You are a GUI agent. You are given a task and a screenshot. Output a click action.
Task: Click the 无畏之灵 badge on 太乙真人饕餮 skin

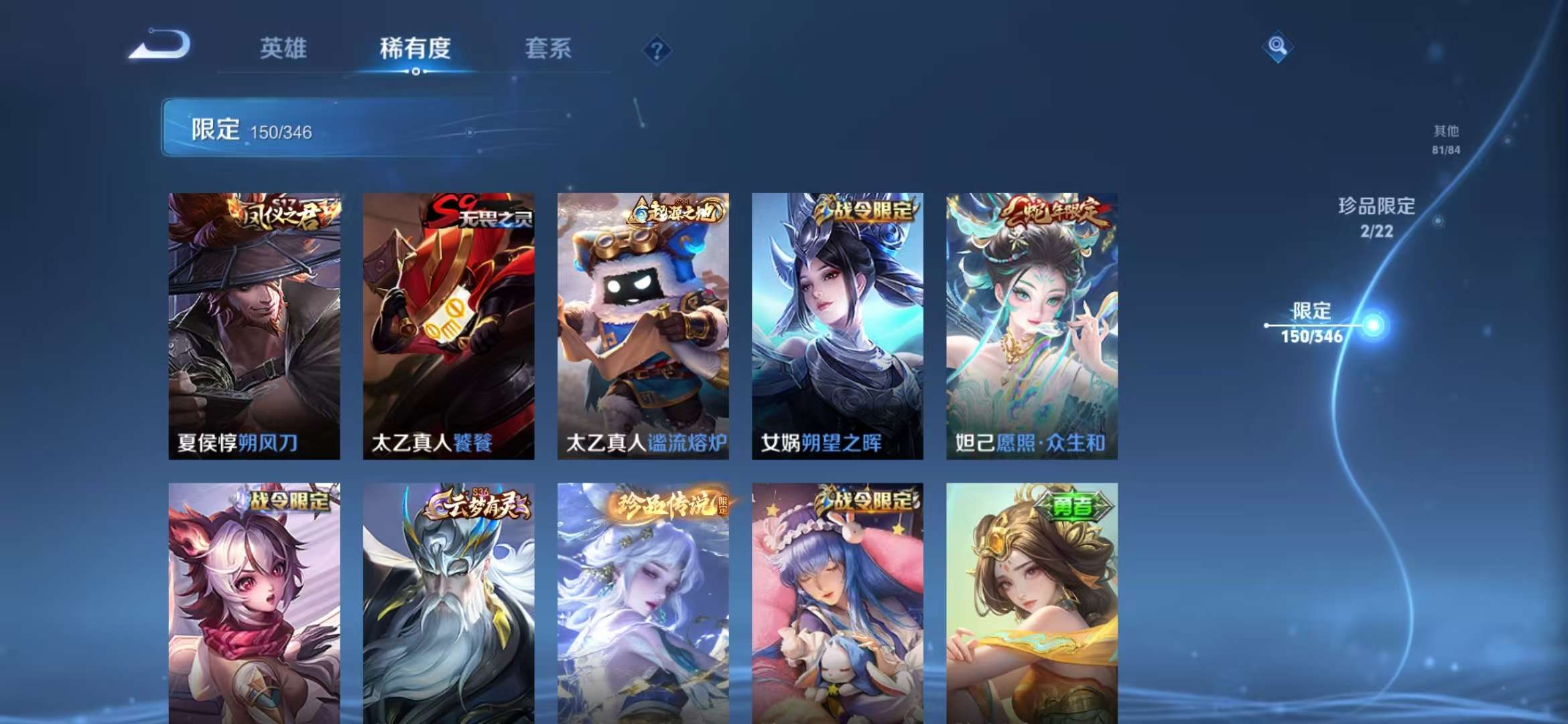coord(477,213)
